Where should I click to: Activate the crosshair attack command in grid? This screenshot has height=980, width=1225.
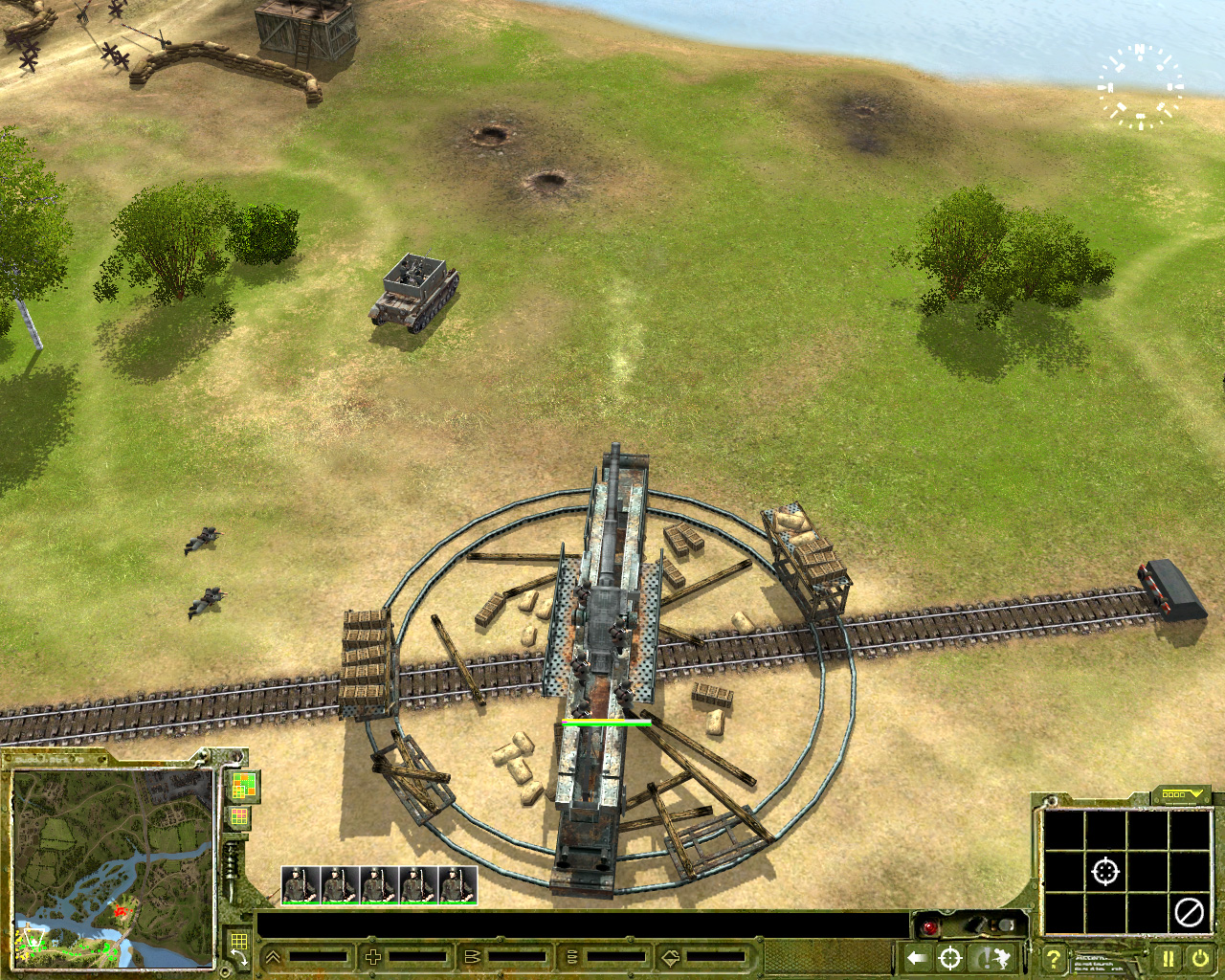point(1105,872)
